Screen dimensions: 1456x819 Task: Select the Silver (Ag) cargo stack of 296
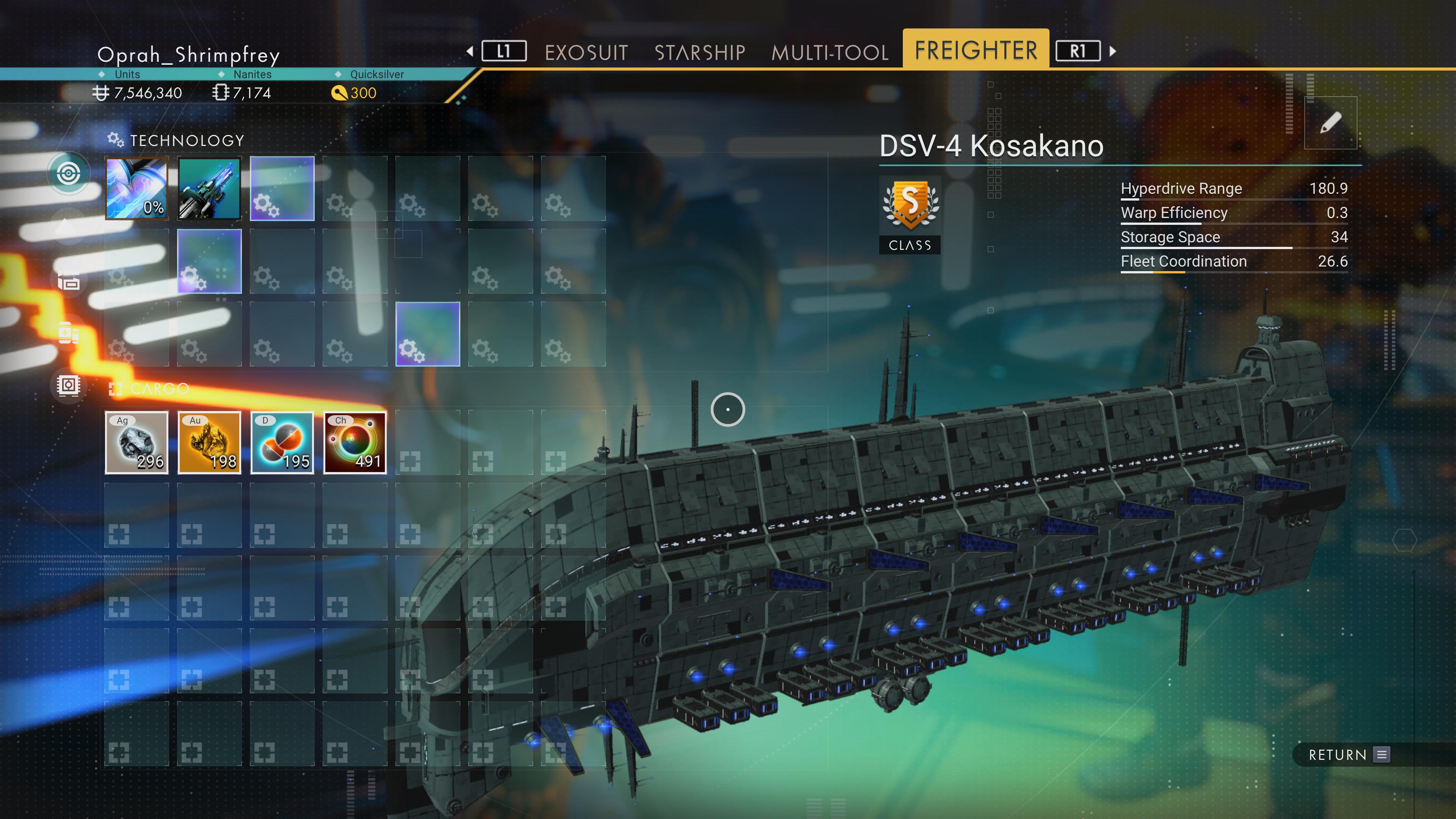[136, 442]
